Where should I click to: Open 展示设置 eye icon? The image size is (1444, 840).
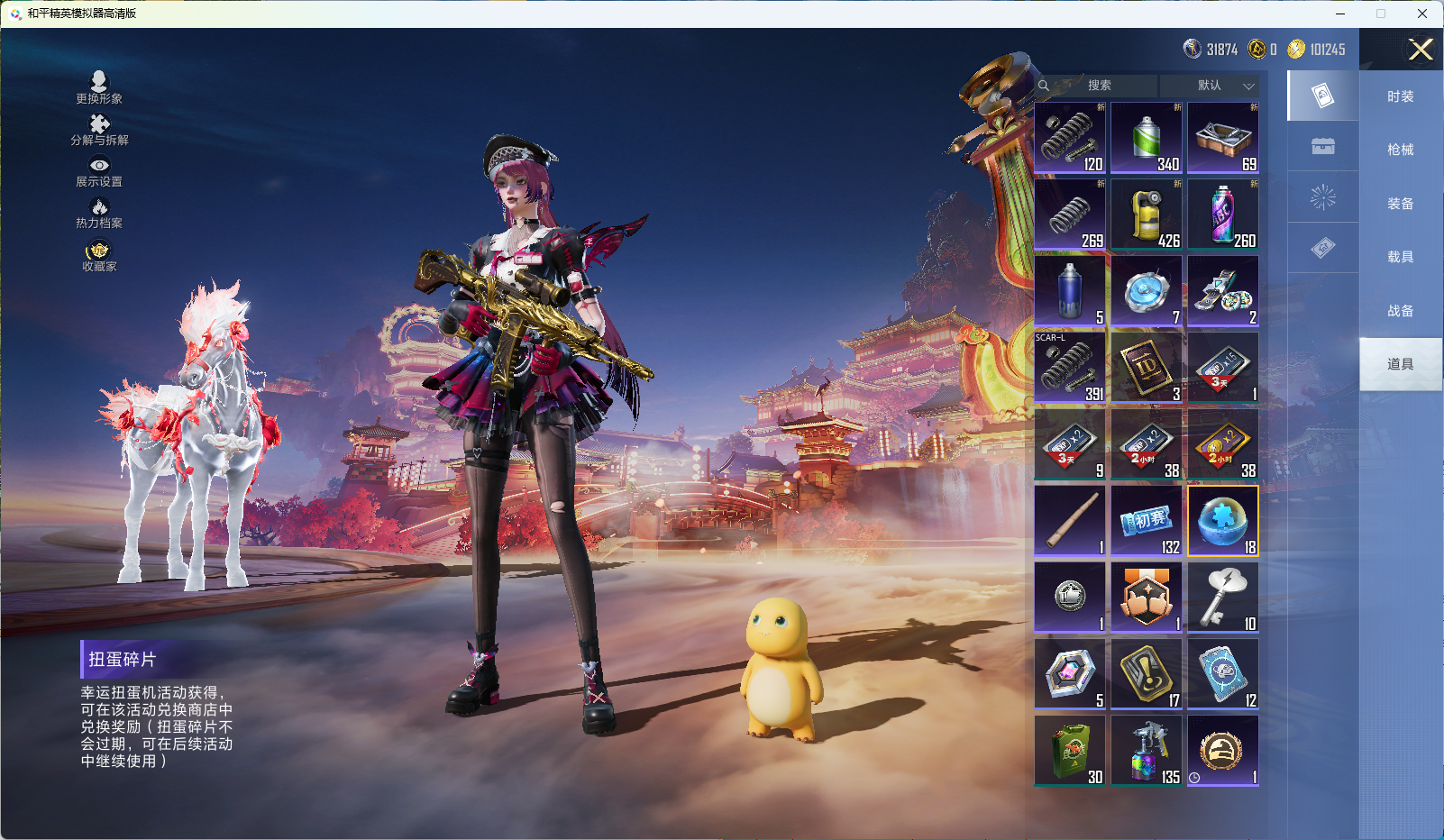tap(99, 171)
